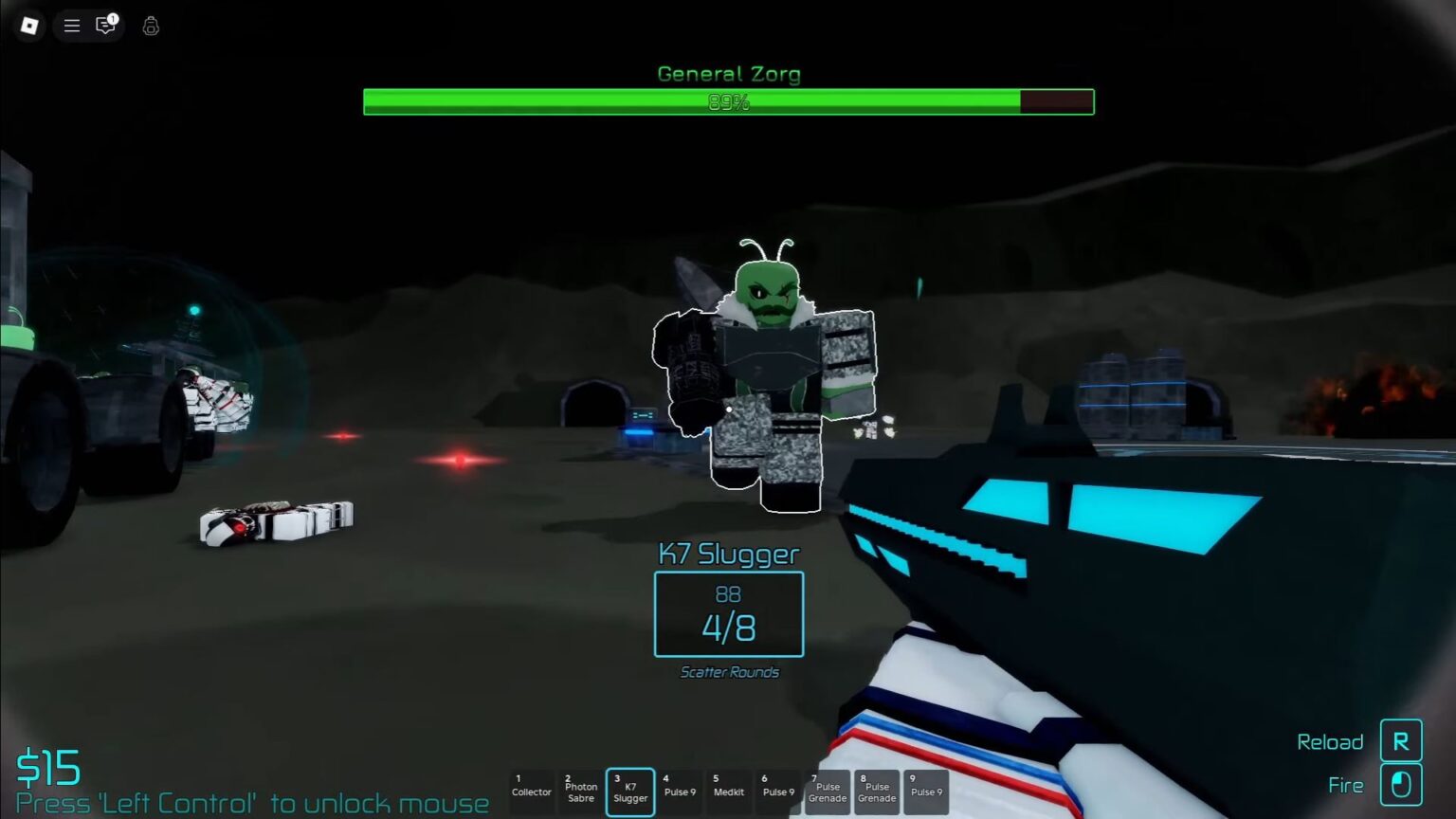Click the Scatter Rounds ammo display

(x=728, y=671)
